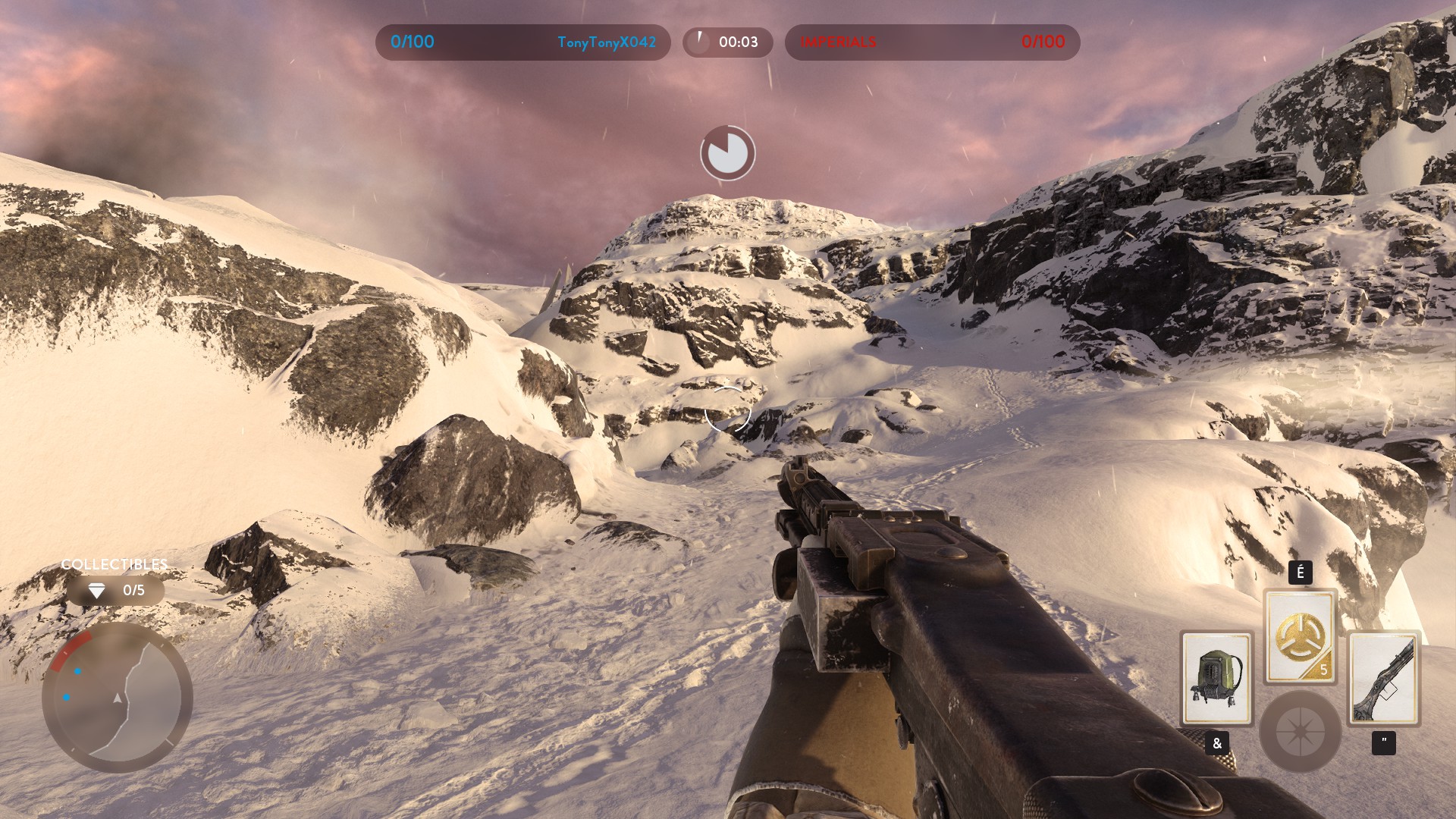Image resolution: width=1456 pixels, height=819 pixels.
Task: Click the objective timer marker icon
Action: pos(727,153)
